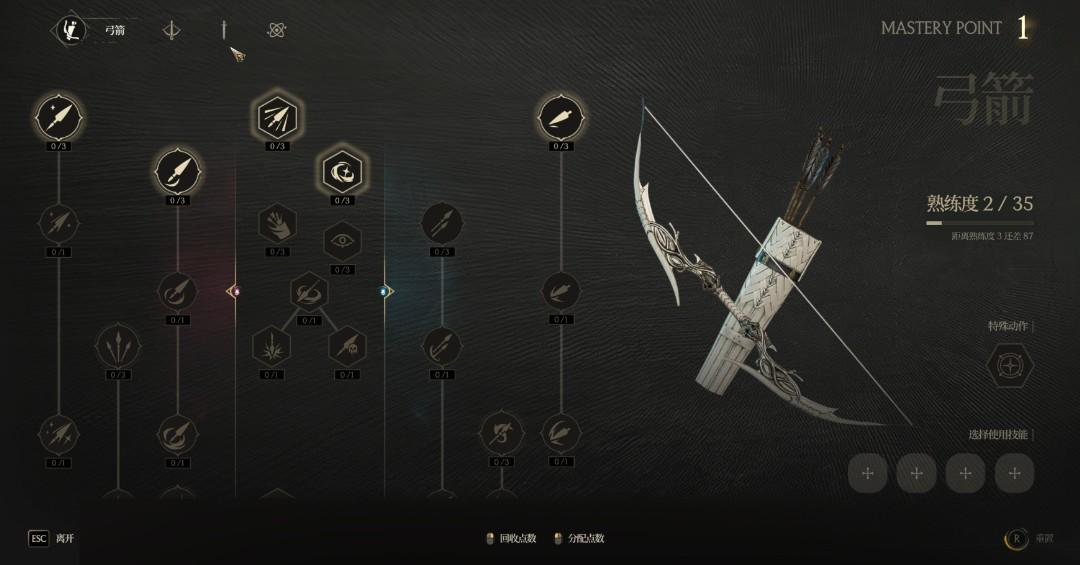Switch to the atom-shaped magic tab

(x=277, y=30)
